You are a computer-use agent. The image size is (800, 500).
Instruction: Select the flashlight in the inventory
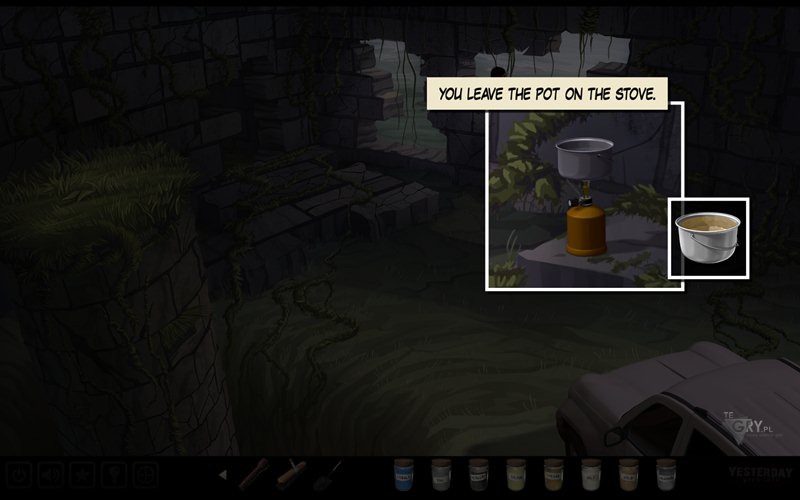point(254,473)
